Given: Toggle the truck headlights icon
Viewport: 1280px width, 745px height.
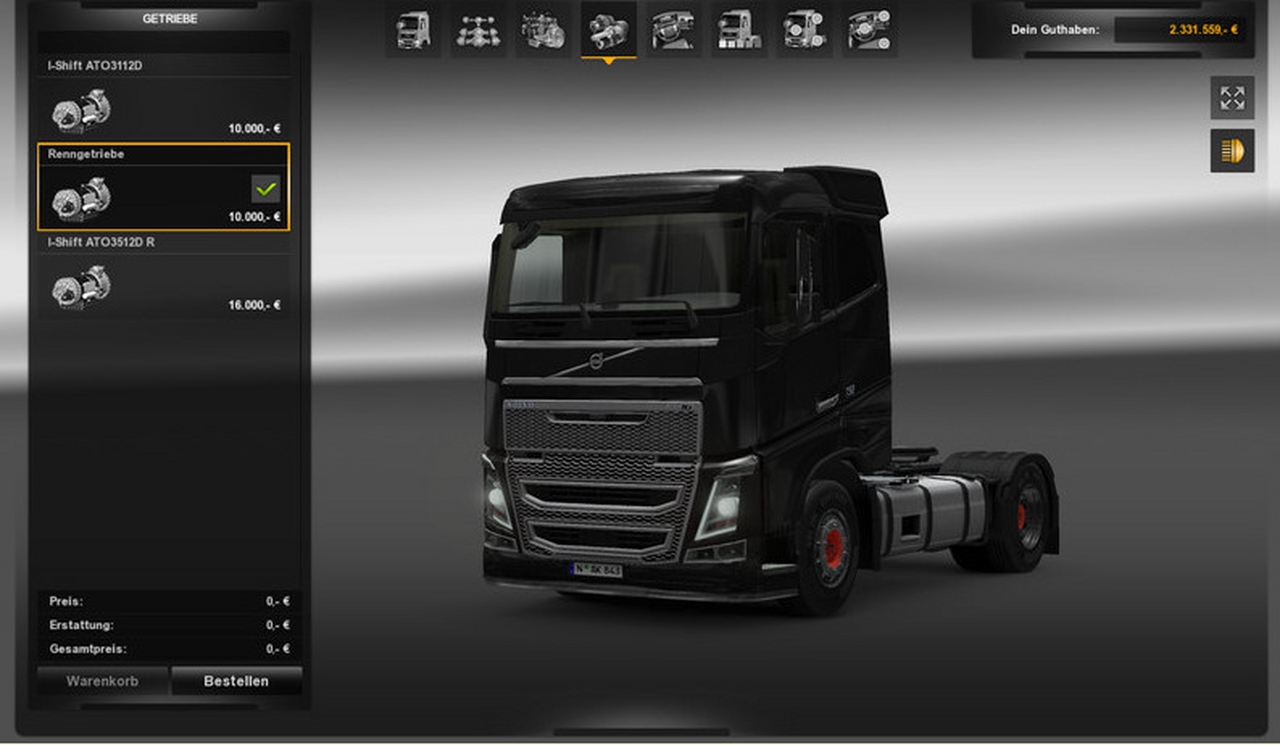Looking at the screenshot, I should click(1232, 151).
